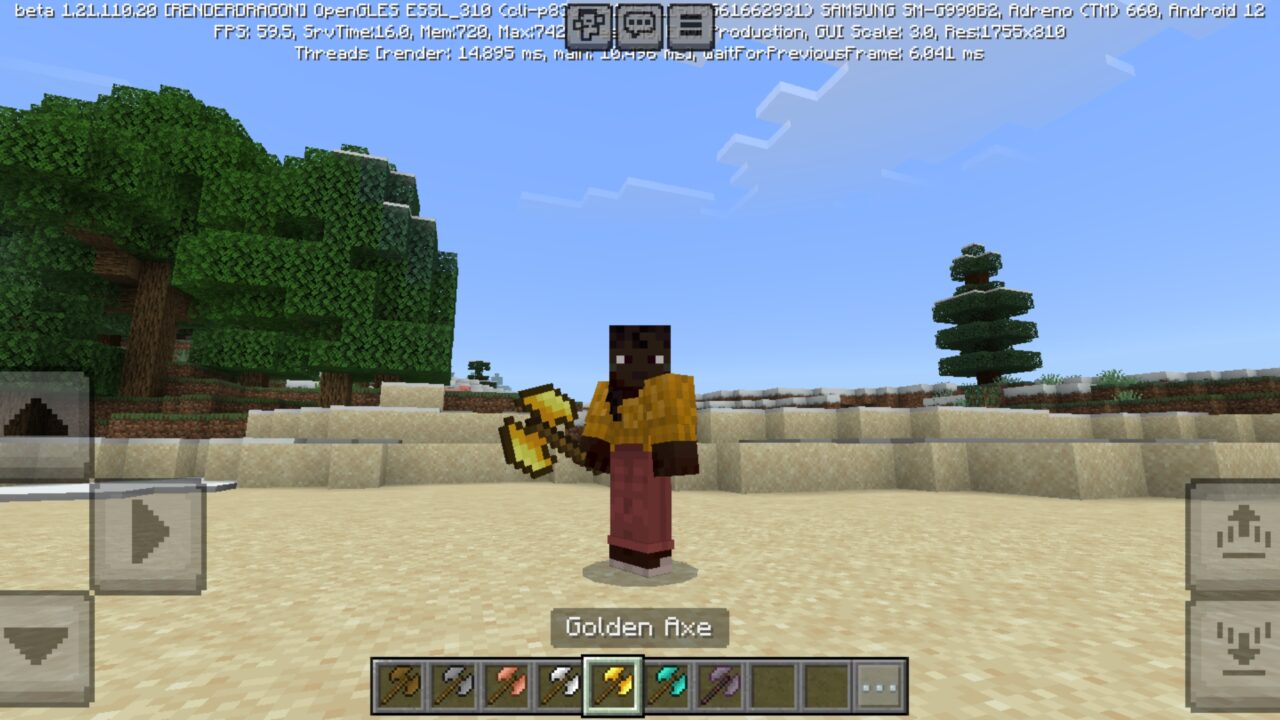This screenshot has width=1280, height=720.
Task: Select the wooden axe in the hotbar
Action: point(400,686)
